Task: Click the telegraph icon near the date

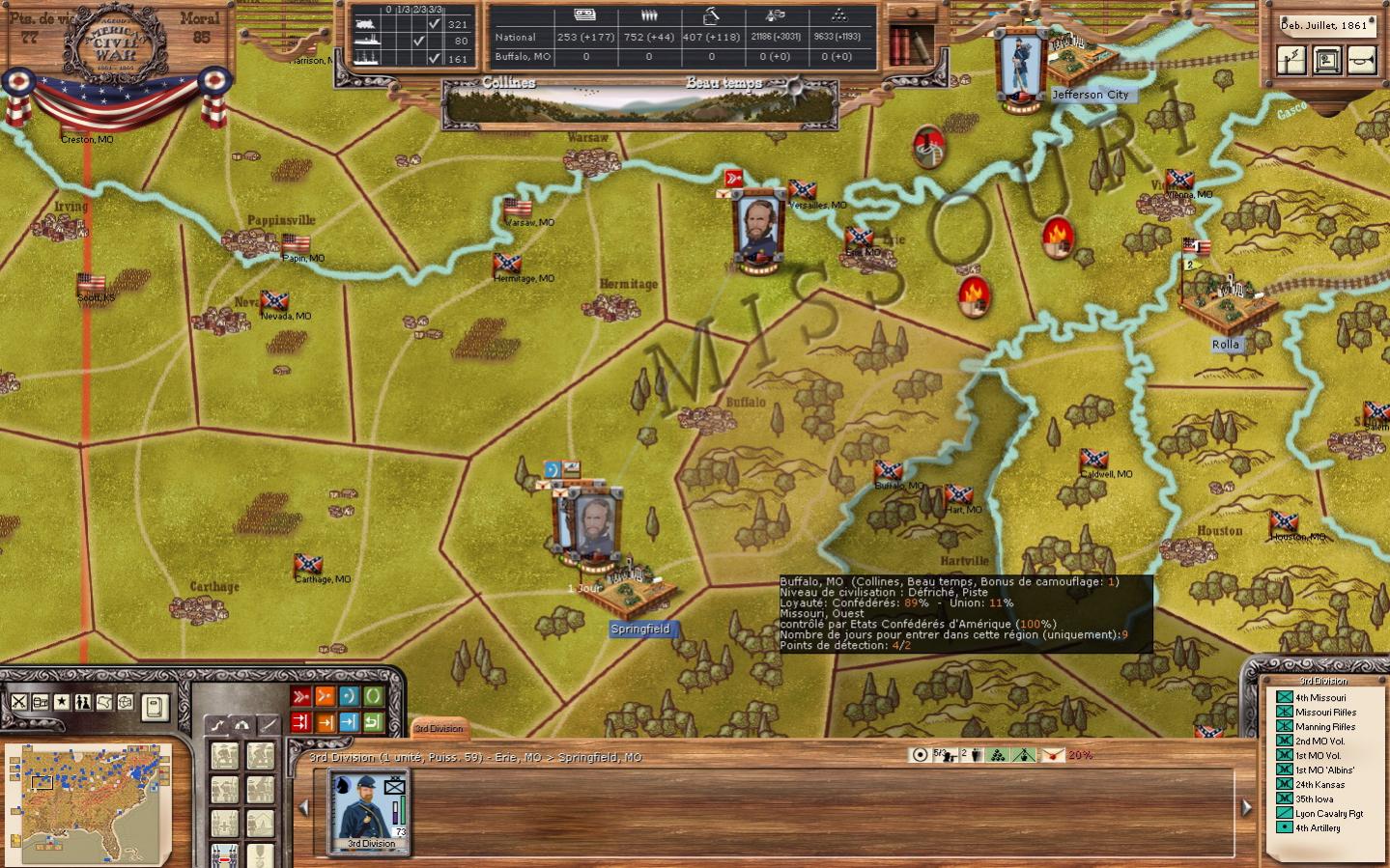Action: click(x=1291, y=60)
